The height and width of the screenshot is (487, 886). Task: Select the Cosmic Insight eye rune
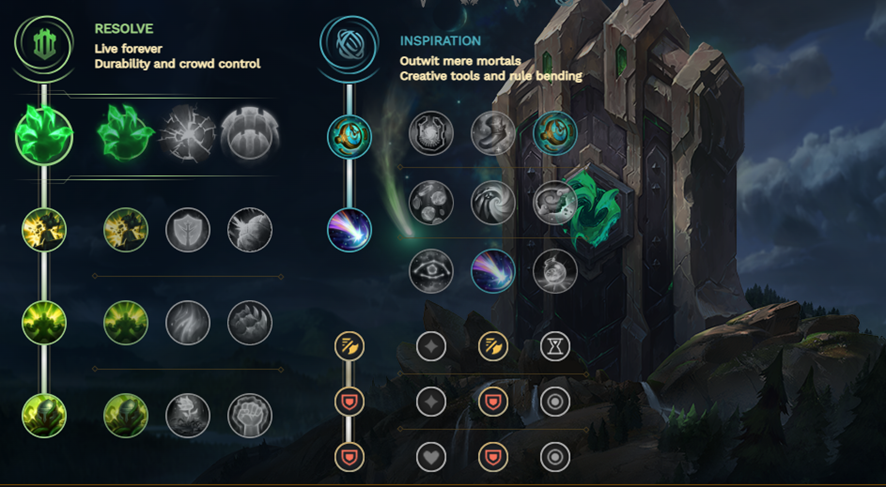click(431, 271)
